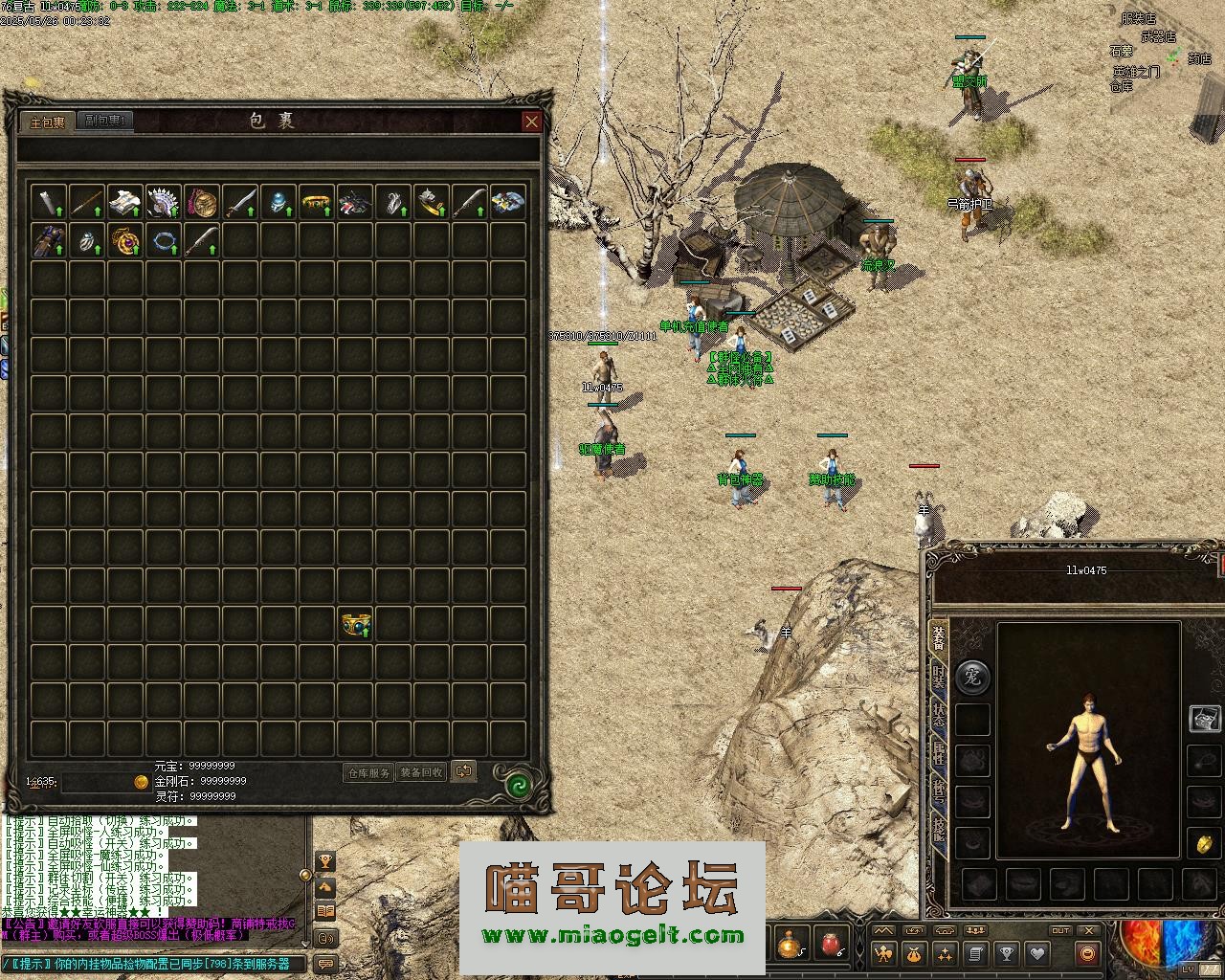Click the green swirl button in inventory
The width and height of the screenshot is (1225, 980).
click(518, 785)
